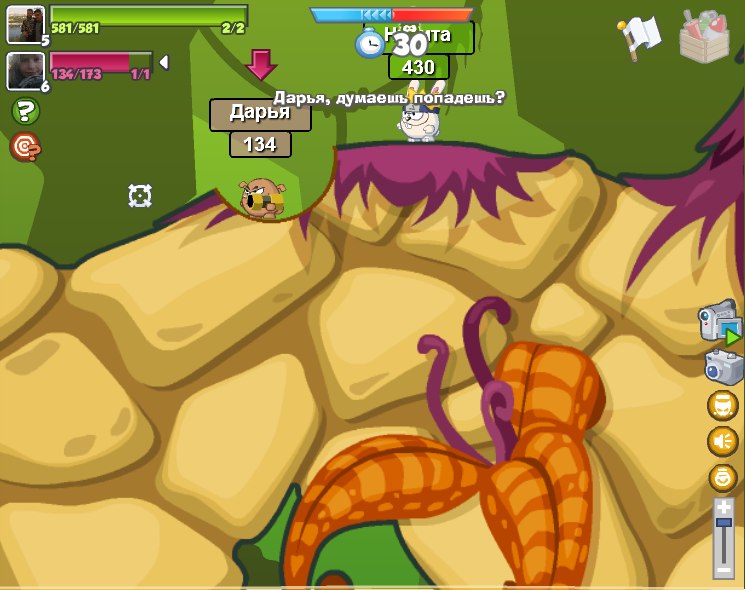This screenshot has width=745, height=590.
Task: Click the round orange button below the speaker
Action: [x=722, y=477]
